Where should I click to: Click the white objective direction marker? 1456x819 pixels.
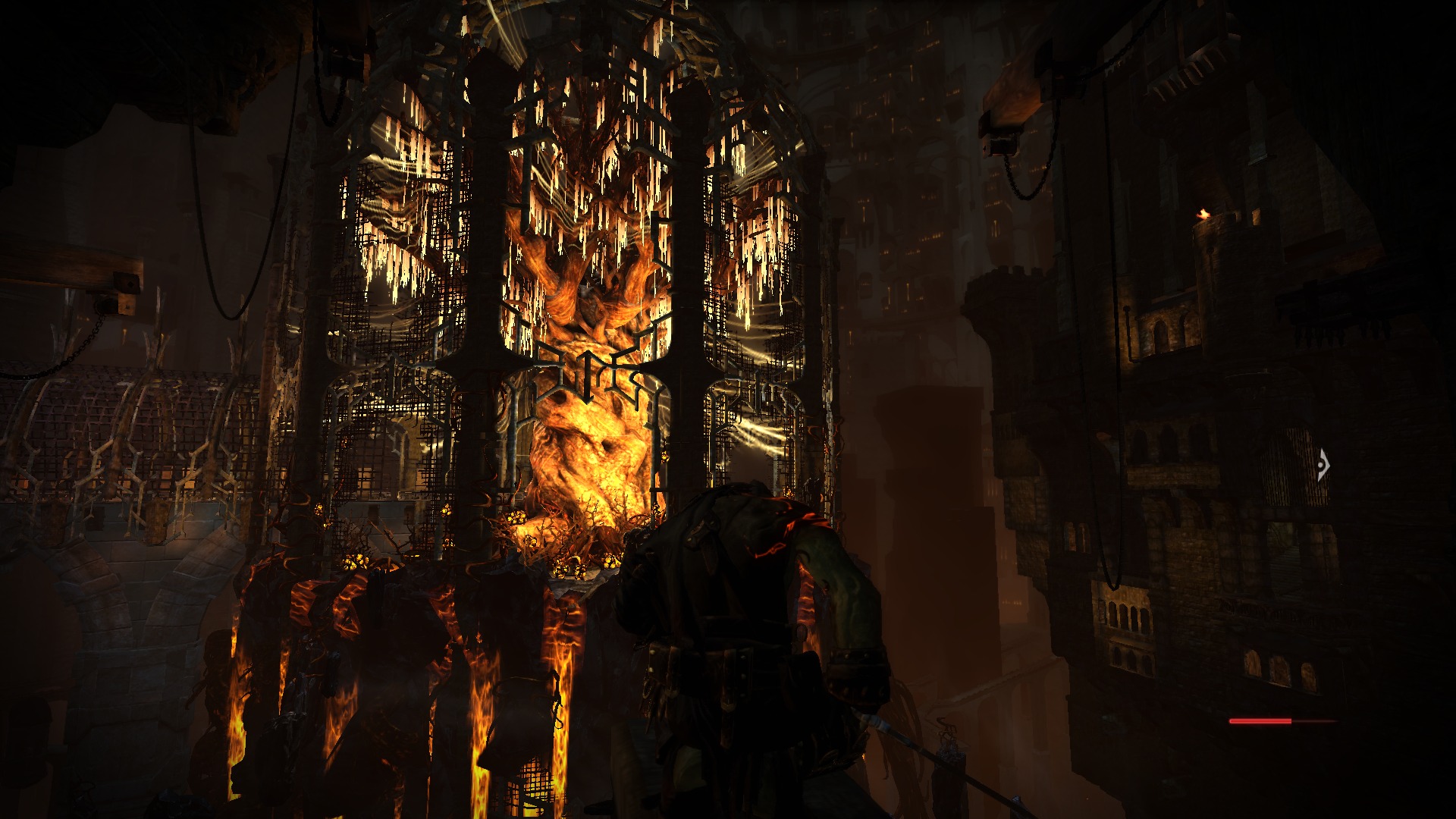[x=1323, y=464]
